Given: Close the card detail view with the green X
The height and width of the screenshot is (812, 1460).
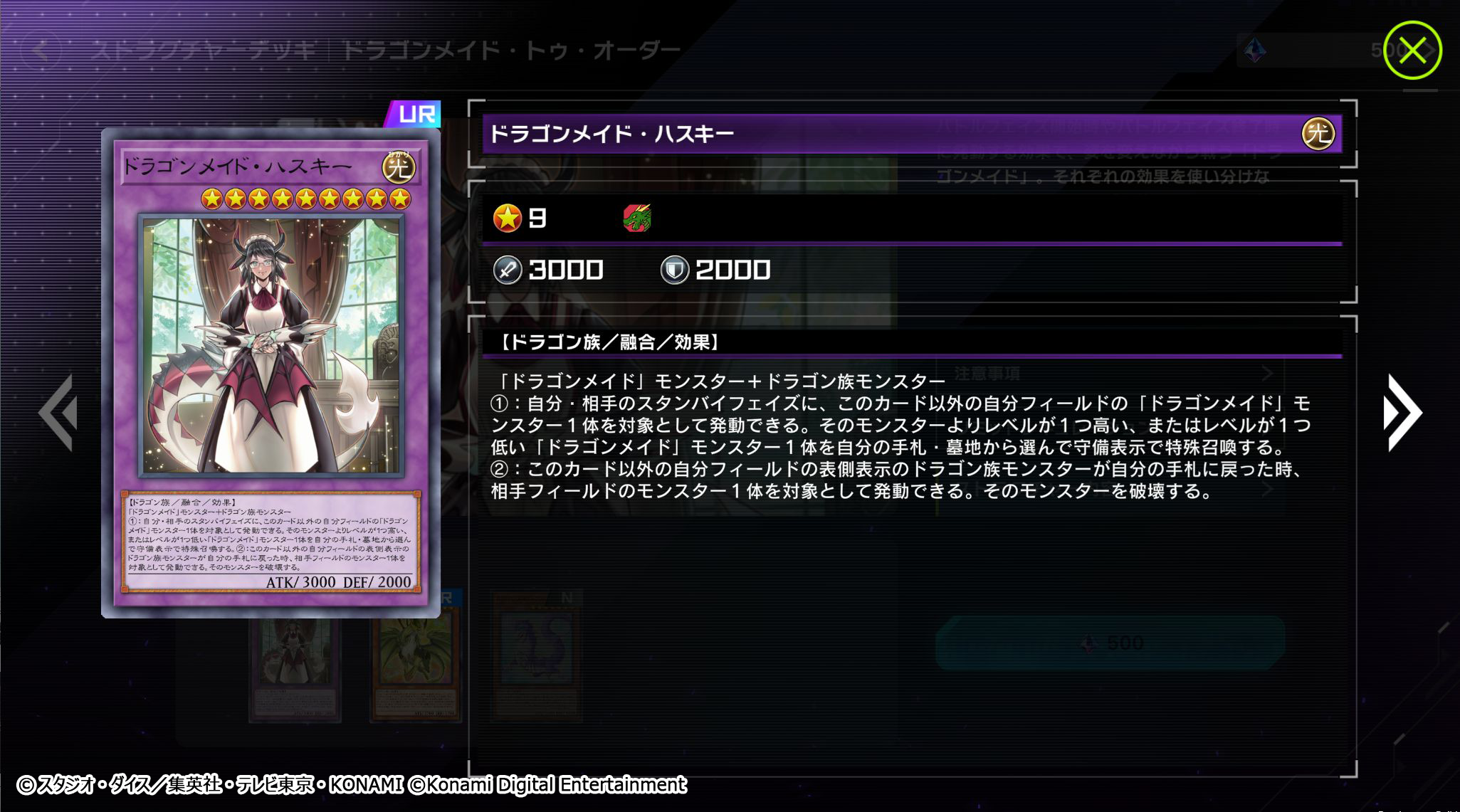Looking at the screenshot, I should 1412,50.
